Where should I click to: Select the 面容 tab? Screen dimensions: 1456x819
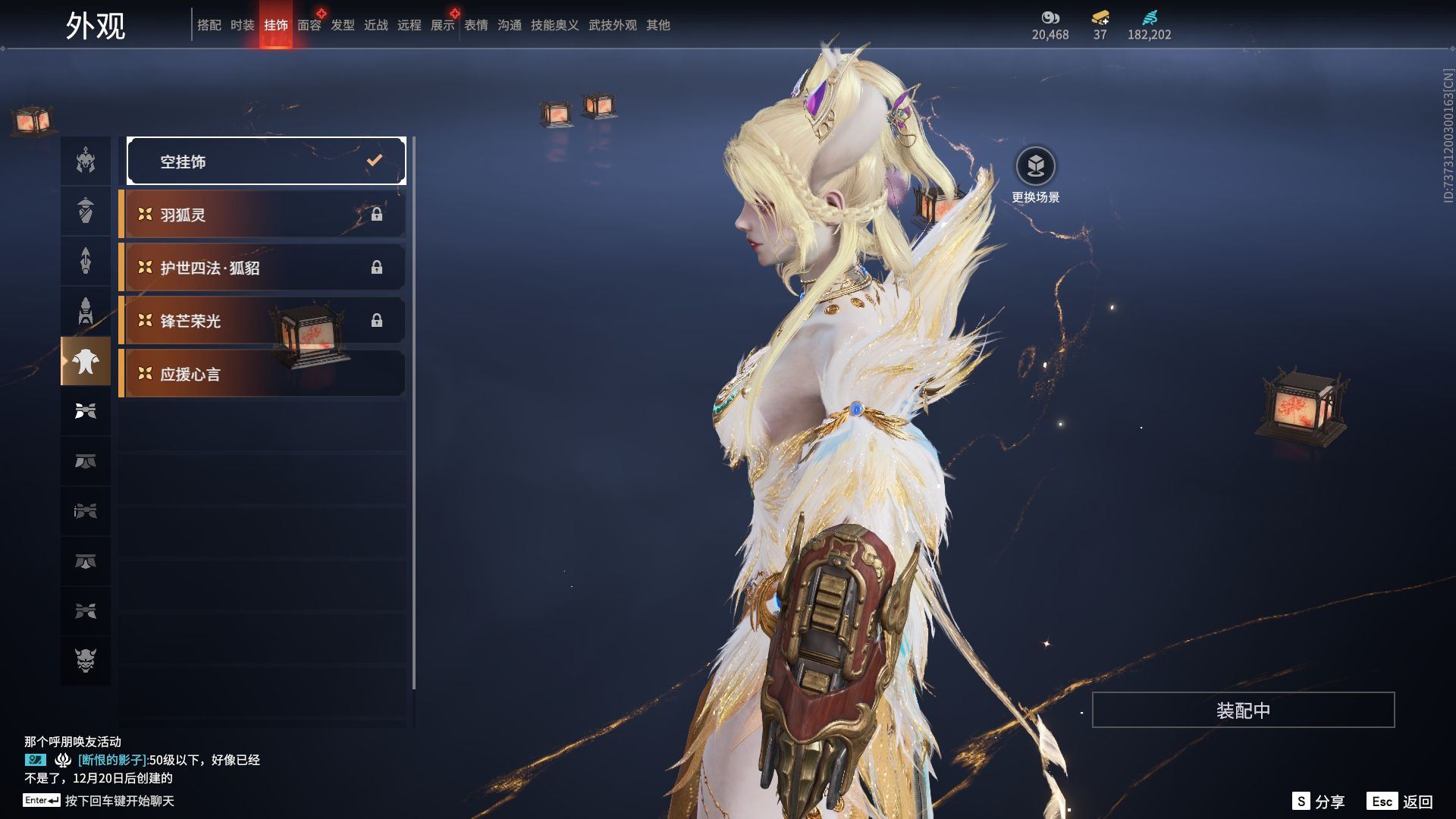coord(309,25)
